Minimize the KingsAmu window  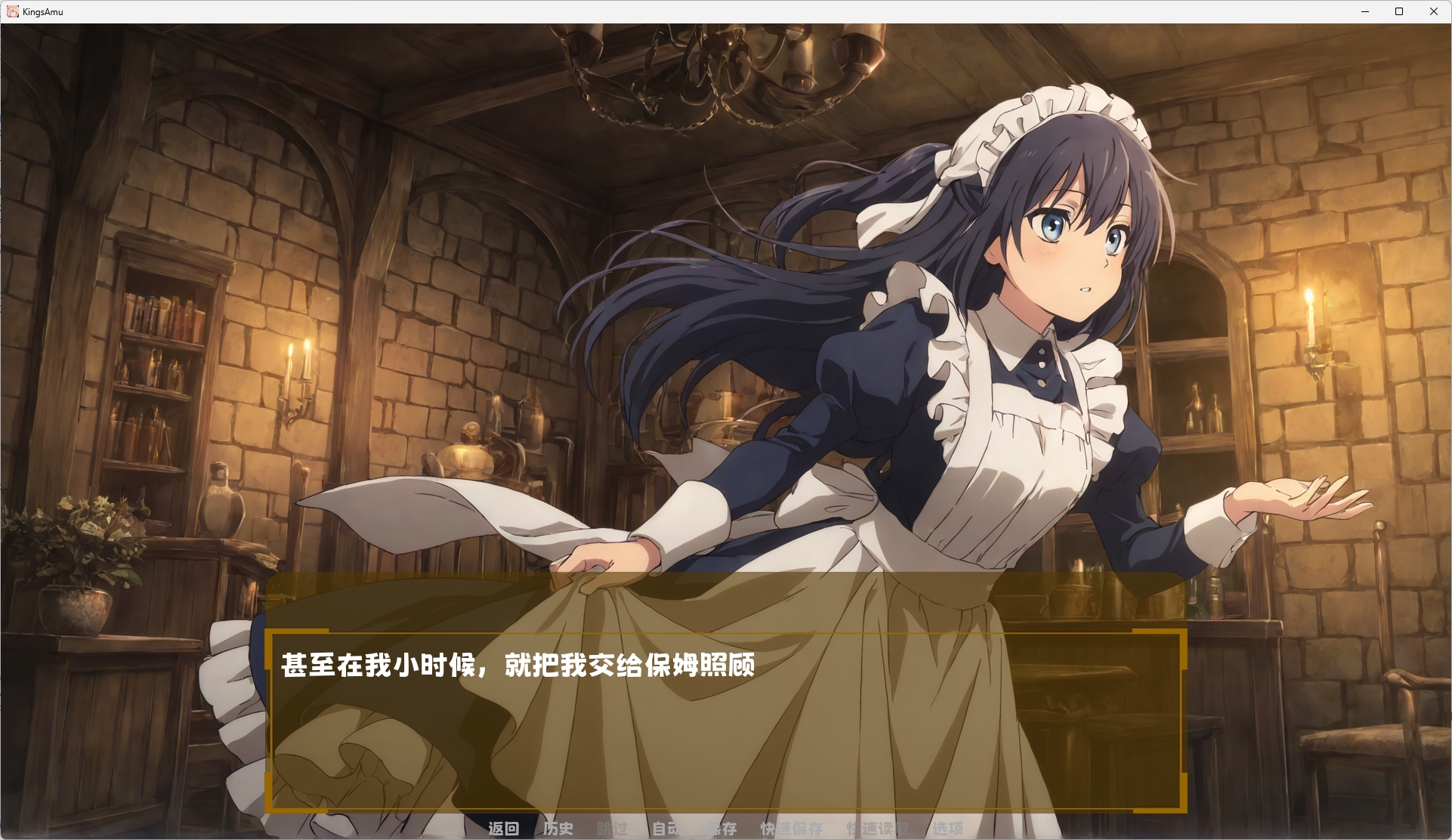pyautogui.click(x=1365, y=11)
